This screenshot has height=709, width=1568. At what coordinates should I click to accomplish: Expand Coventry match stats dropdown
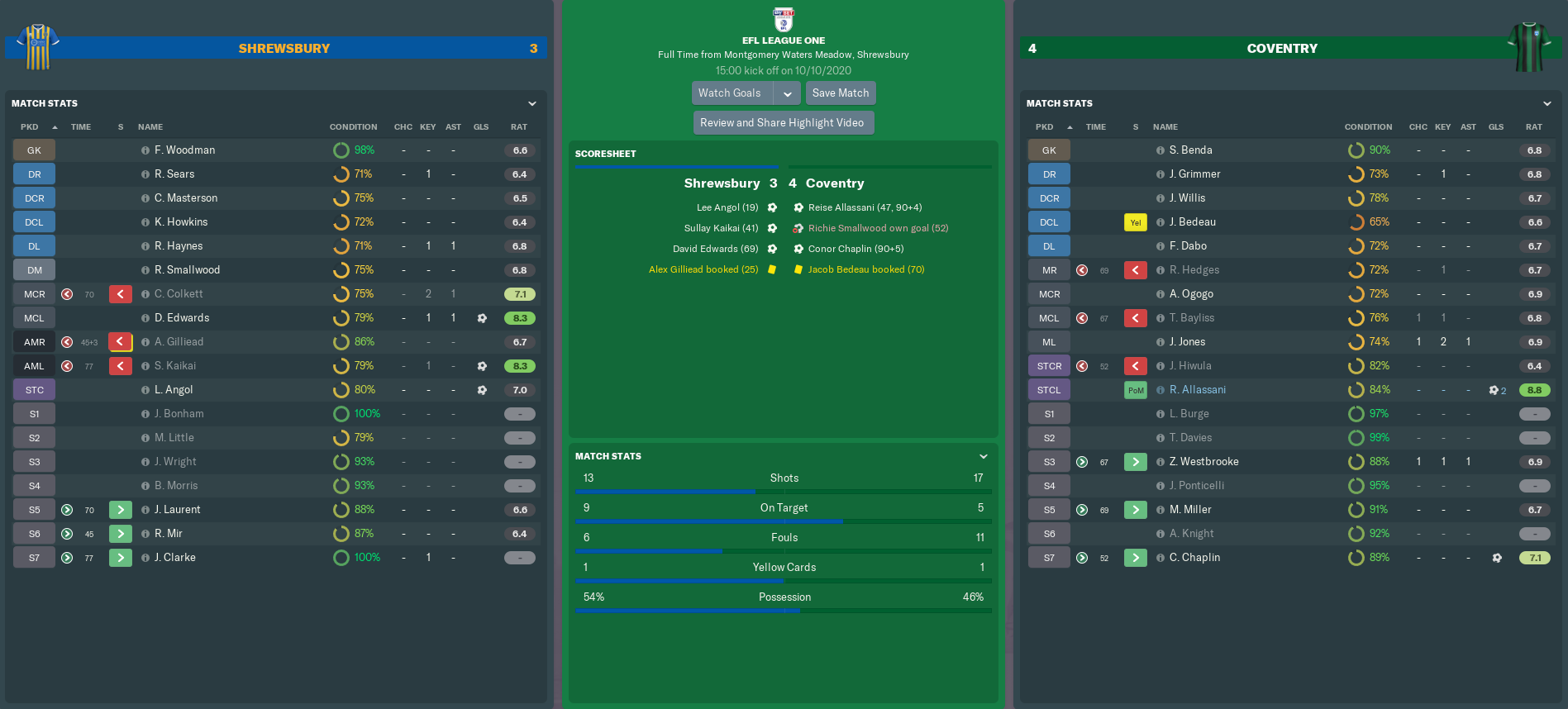point(1547,103)
